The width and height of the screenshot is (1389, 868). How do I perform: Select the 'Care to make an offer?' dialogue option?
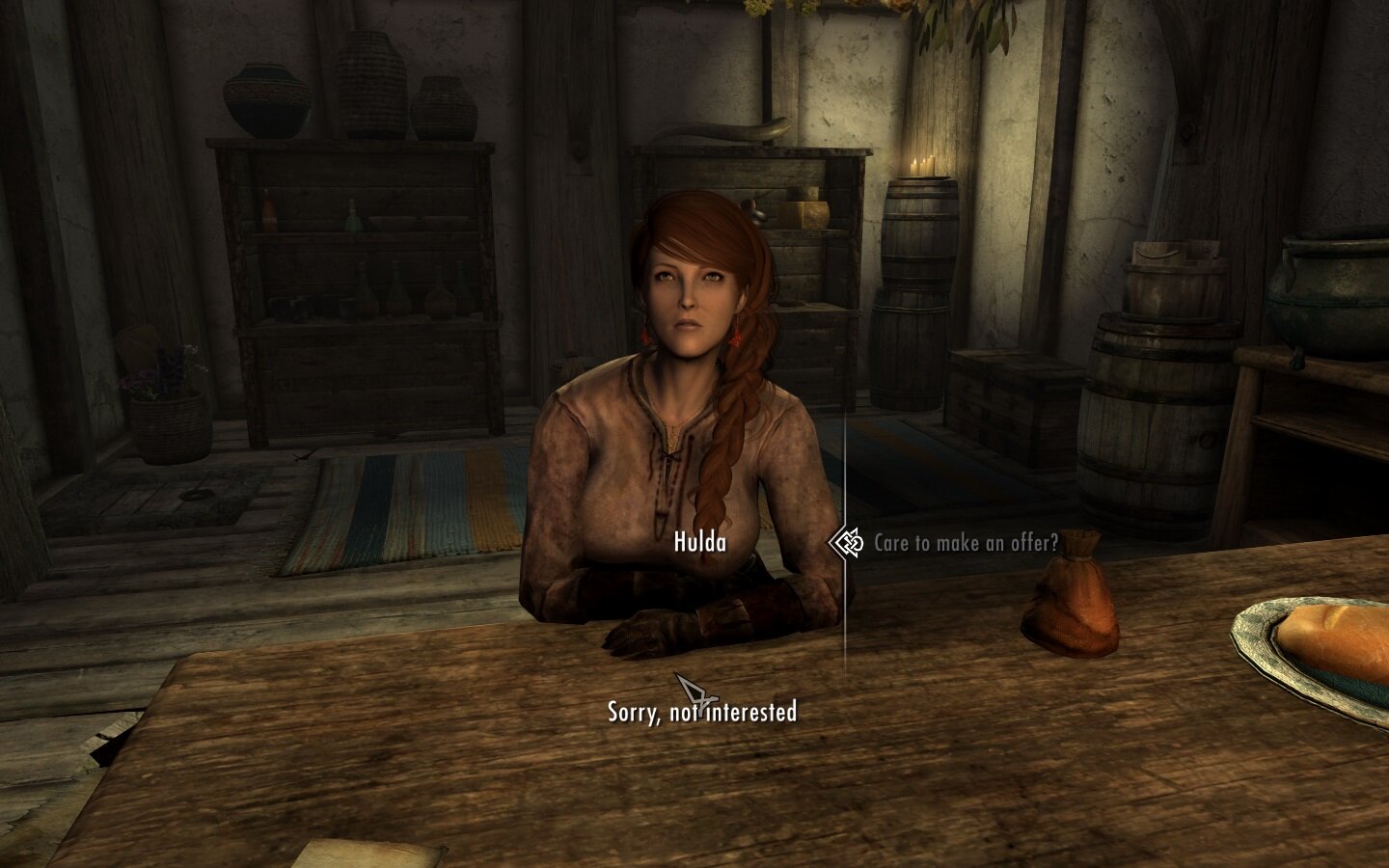(x=965, y=543)
